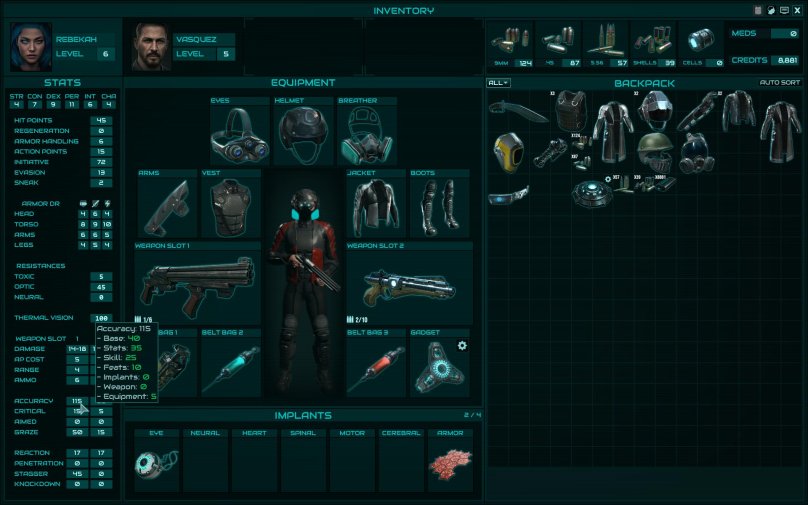Choose the equipped Vest slot
Viewport: 808px width, 505px height.
[x=230, y=207]
